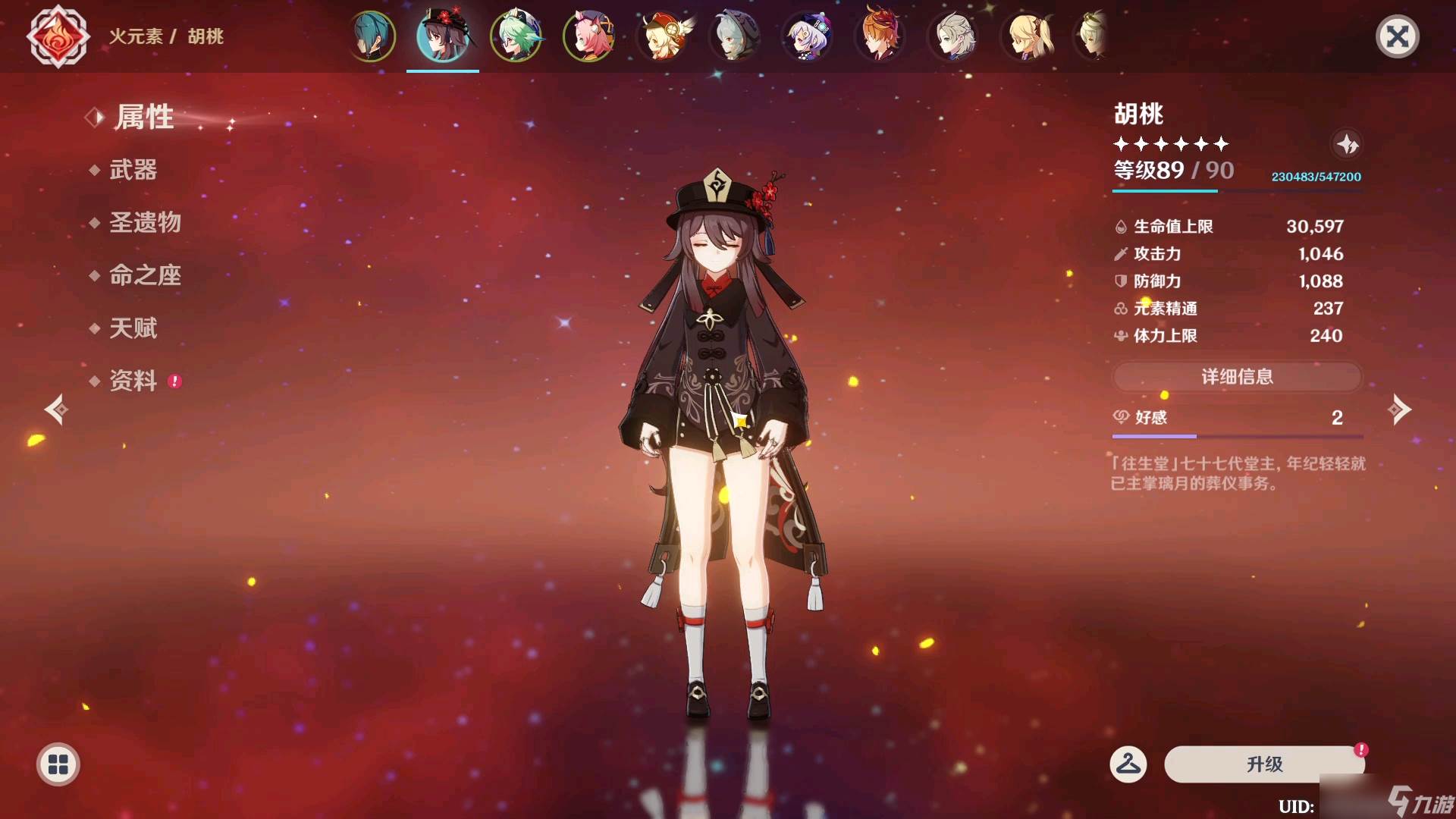Click the sparkle icon beside the stars

coord(1347,143)
